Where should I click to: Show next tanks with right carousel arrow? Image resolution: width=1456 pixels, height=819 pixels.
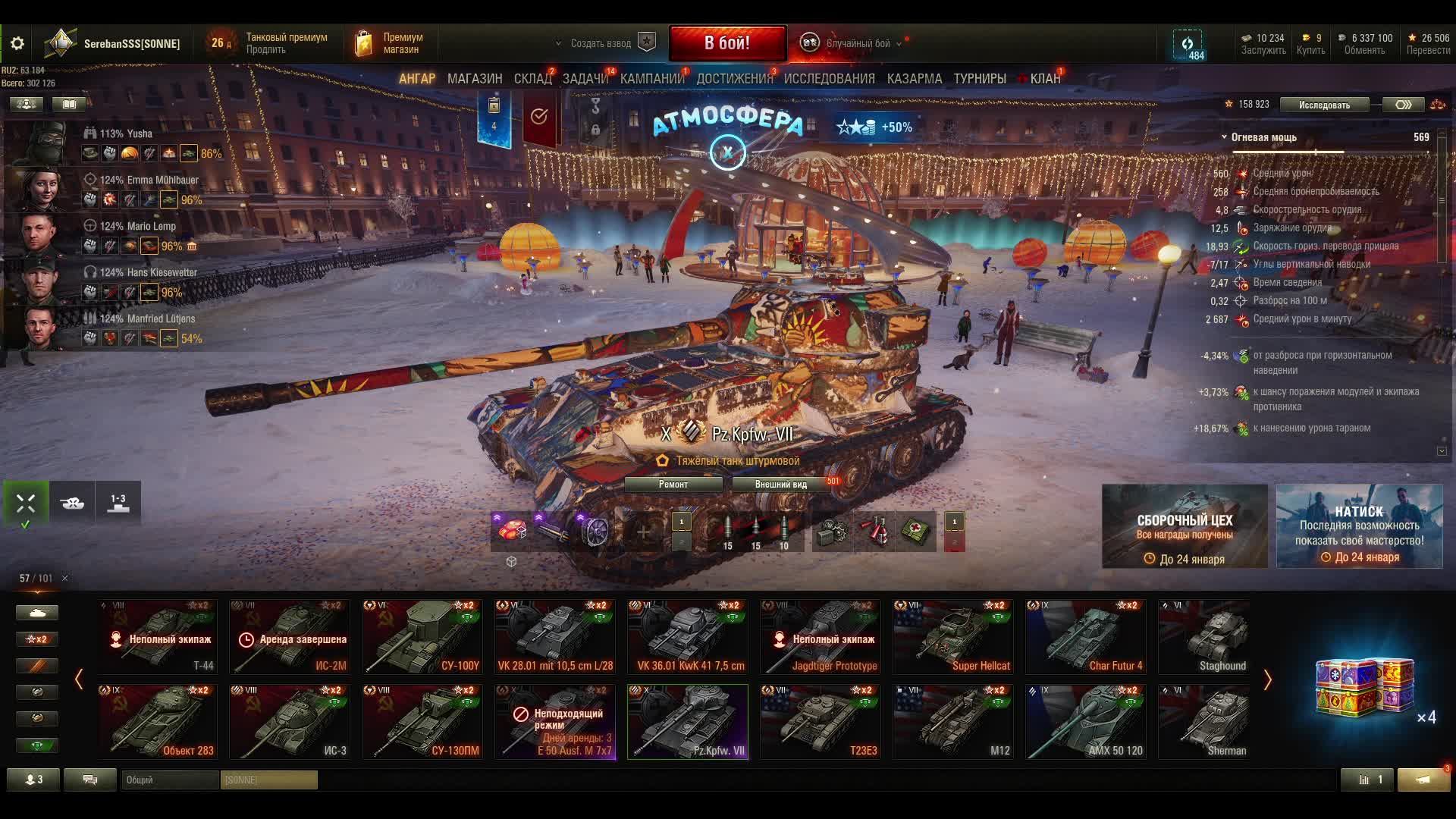pyautogui.click(x=1267, y=679)
